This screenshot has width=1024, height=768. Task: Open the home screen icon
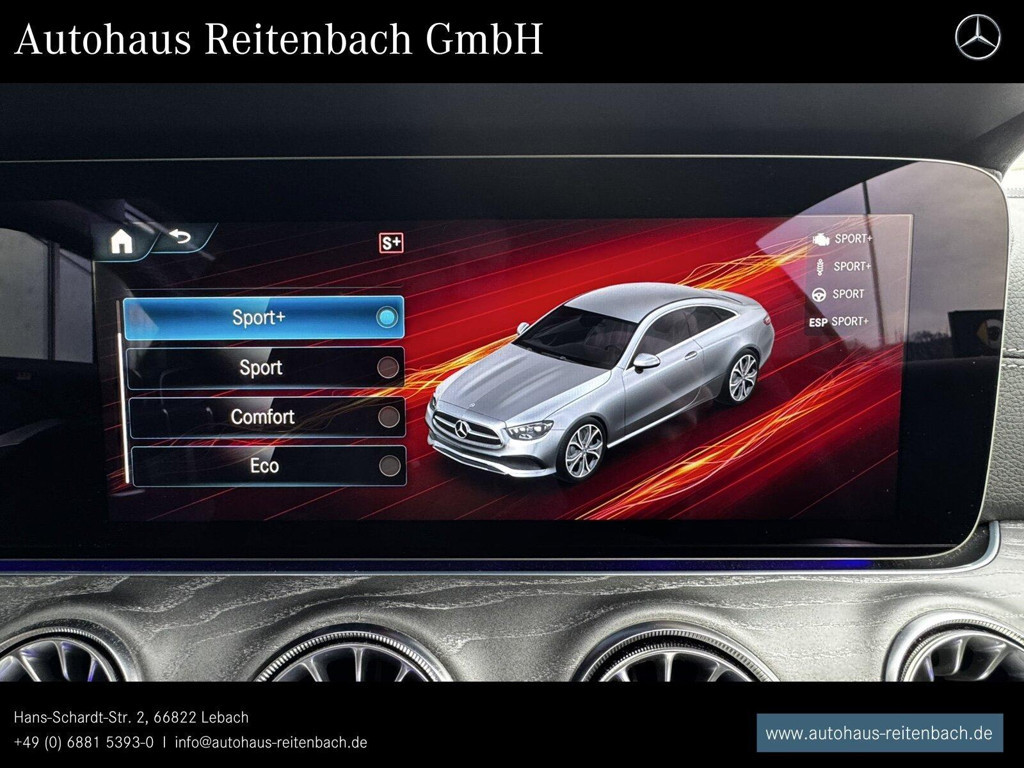pyautogui.click(x=122, y=241)
